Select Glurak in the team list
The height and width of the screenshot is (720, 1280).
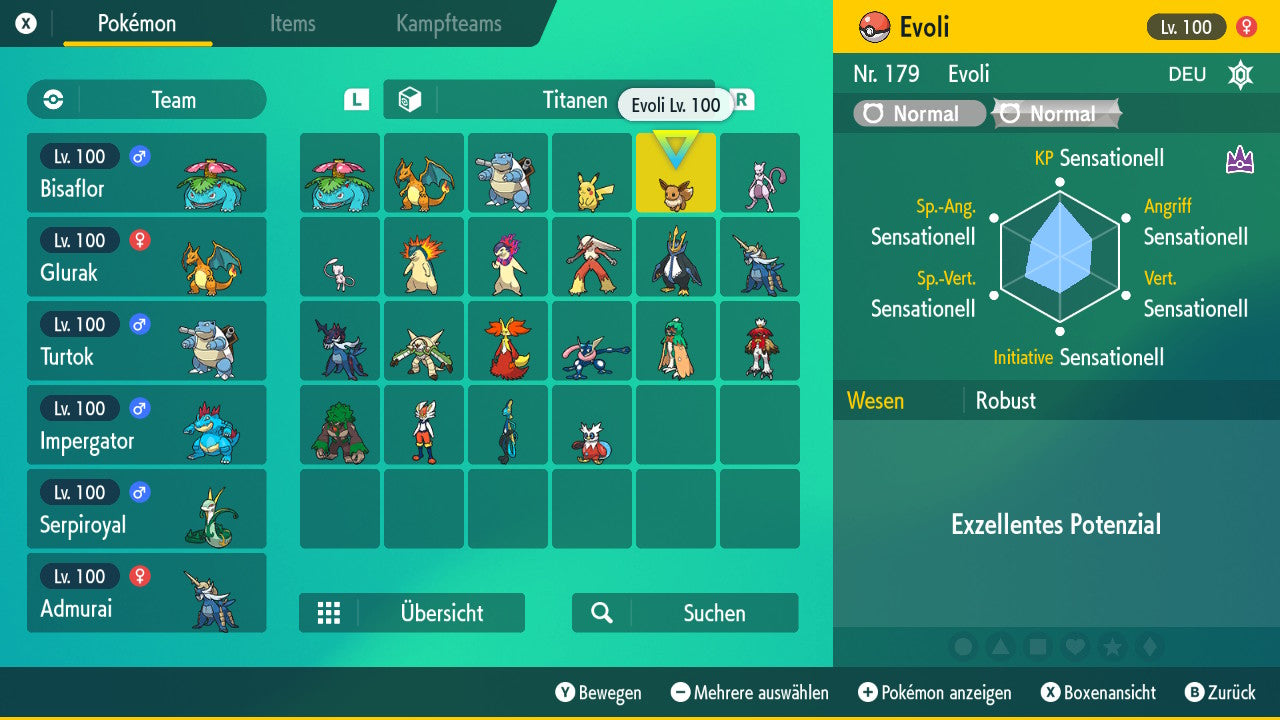click(146, 257)
